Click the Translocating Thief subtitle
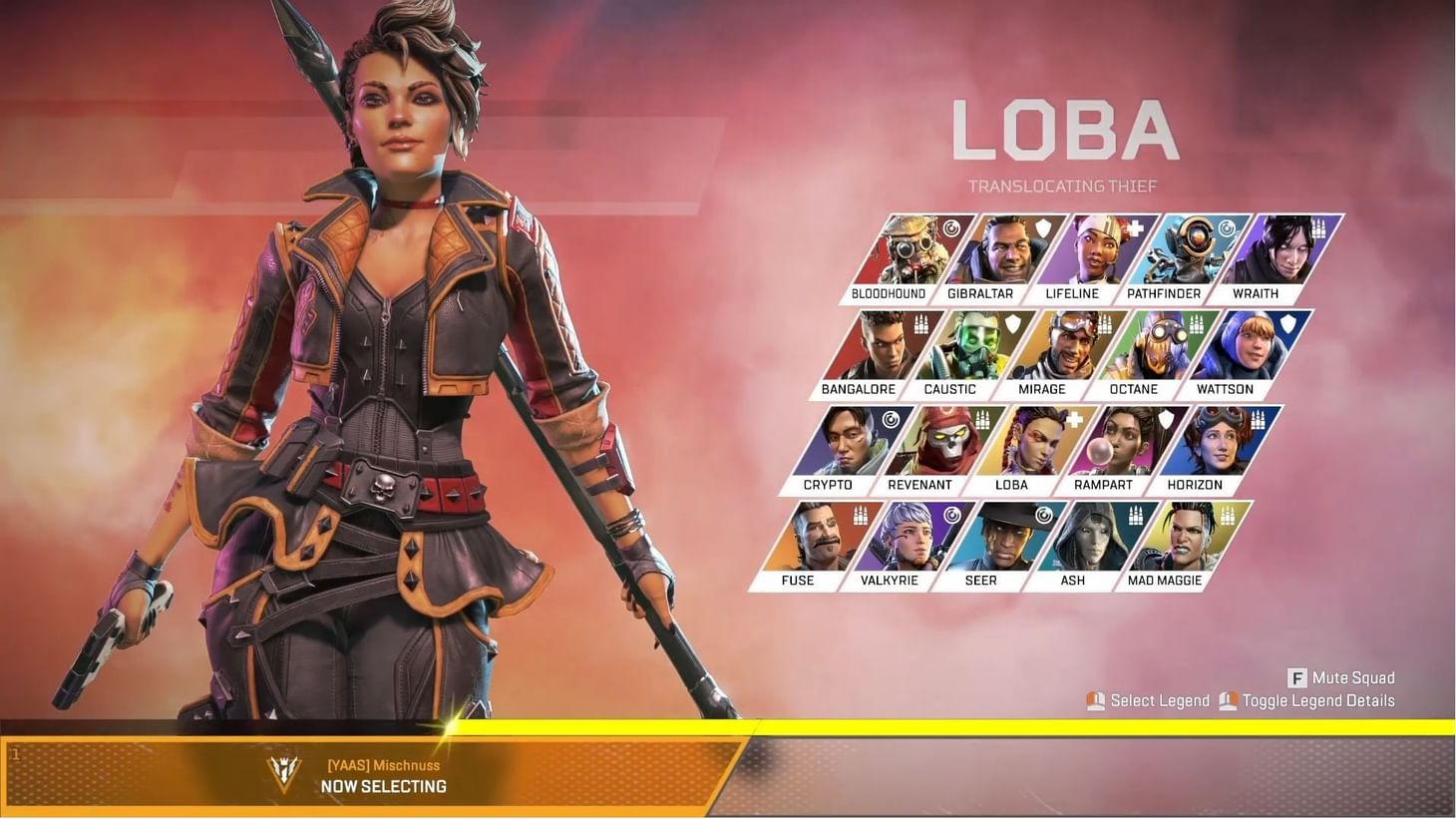 (1062, 186)
